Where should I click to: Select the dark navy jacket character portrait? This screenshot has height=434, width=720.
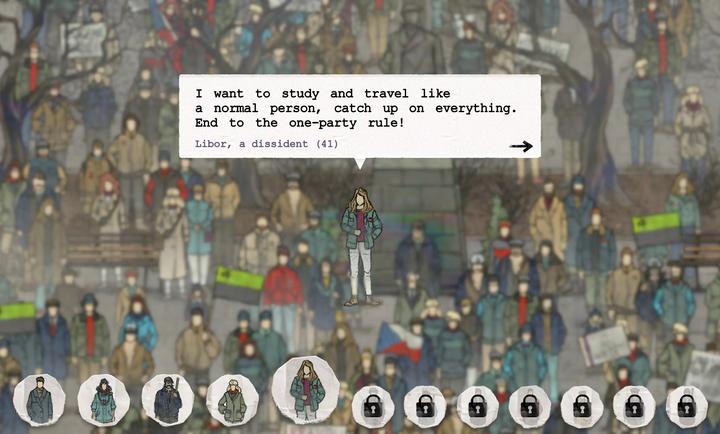click(x=167, y=399)
